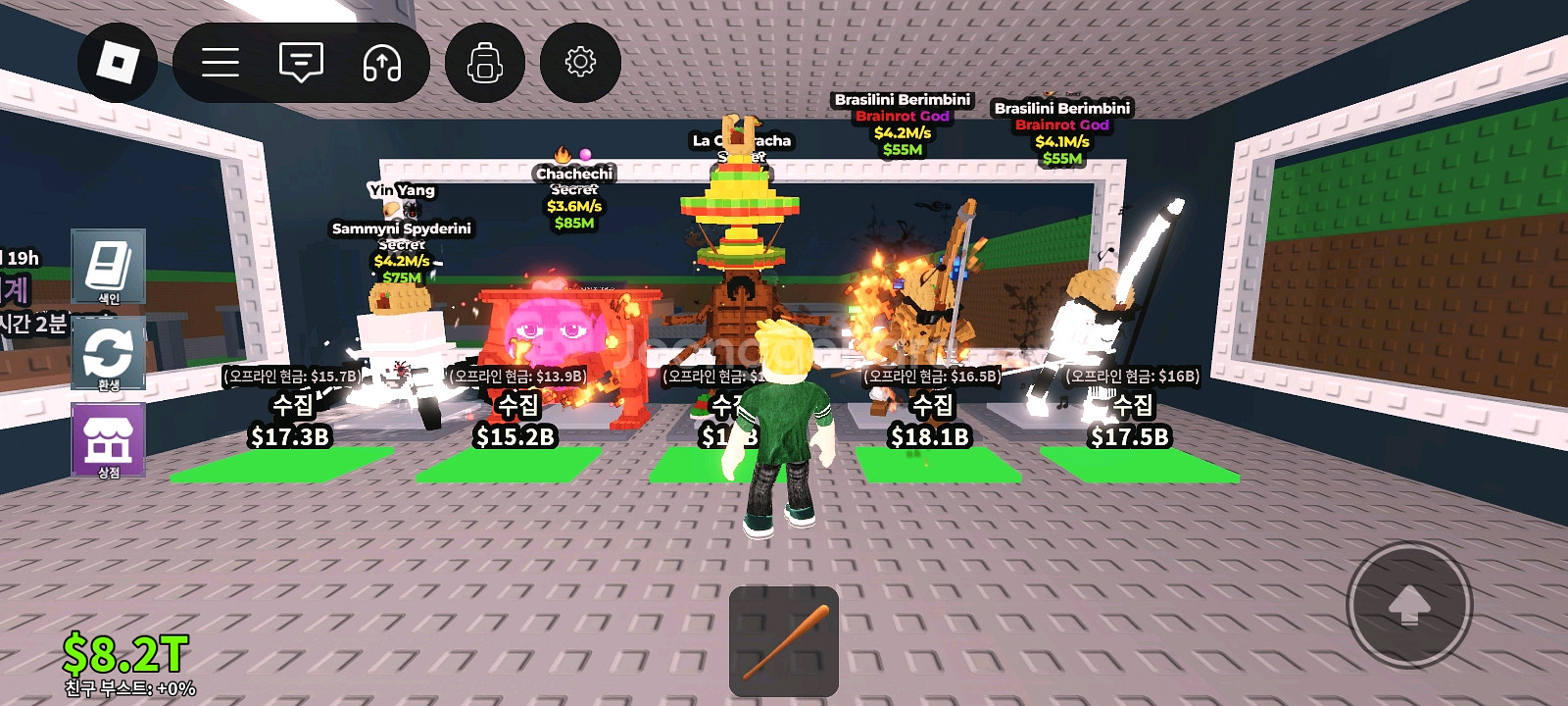Open the rebirth arrows button
Screen dimensions: 1568x706
(108, 354)
